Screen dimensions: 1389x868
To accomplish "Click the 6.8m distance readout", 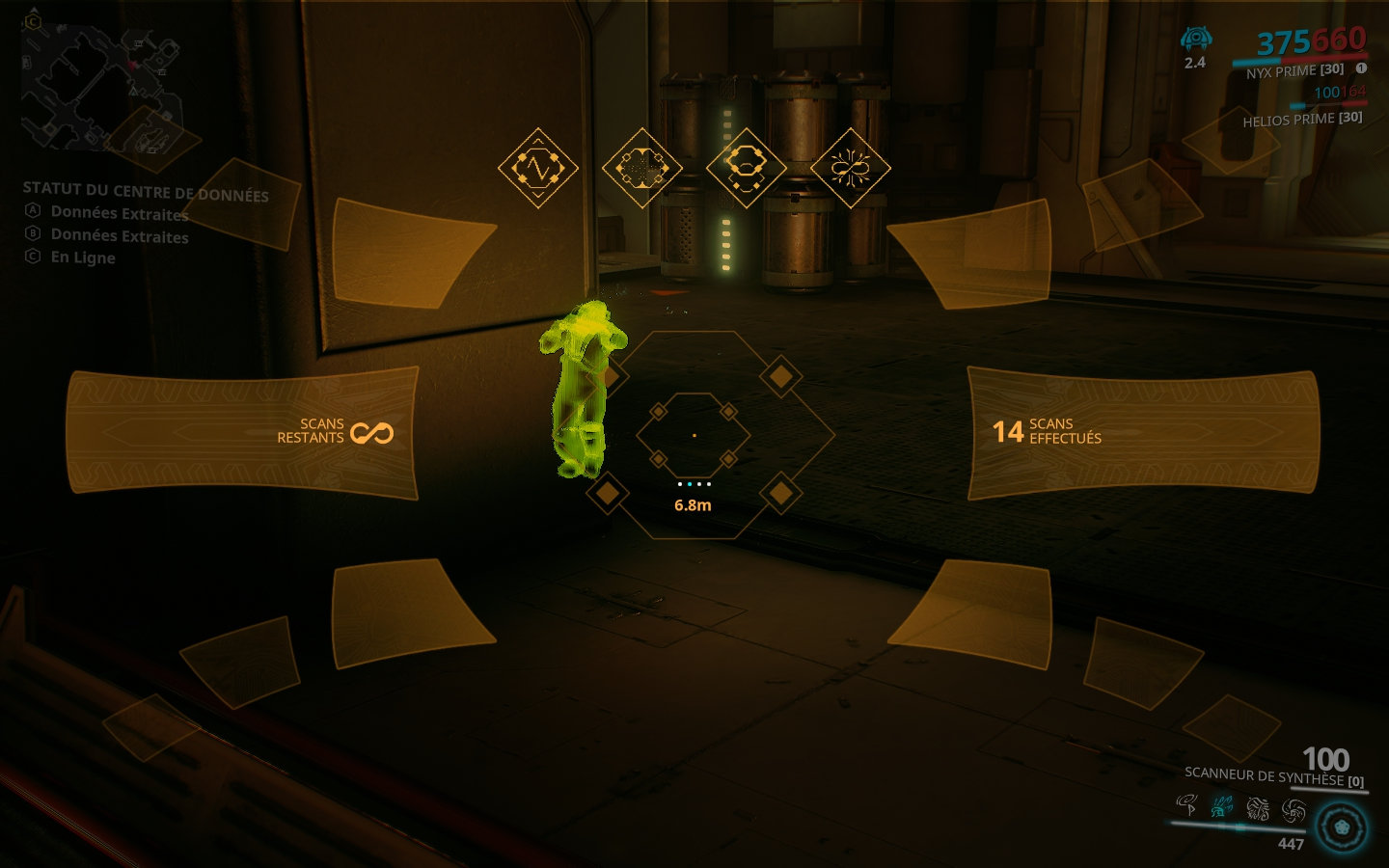I will [x=694, y=503].
